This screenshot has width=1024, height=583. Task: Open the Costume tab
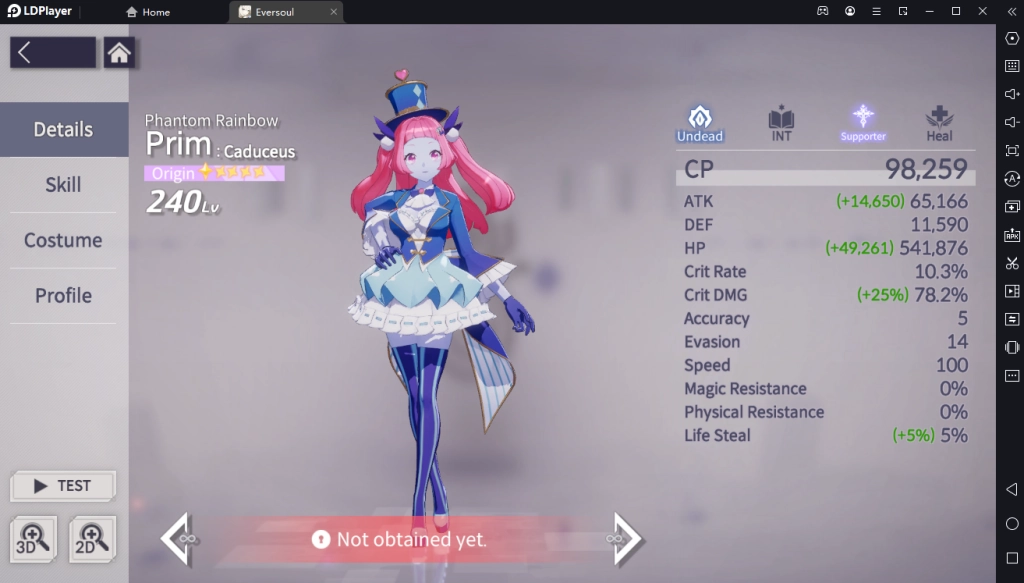(64, 240)
